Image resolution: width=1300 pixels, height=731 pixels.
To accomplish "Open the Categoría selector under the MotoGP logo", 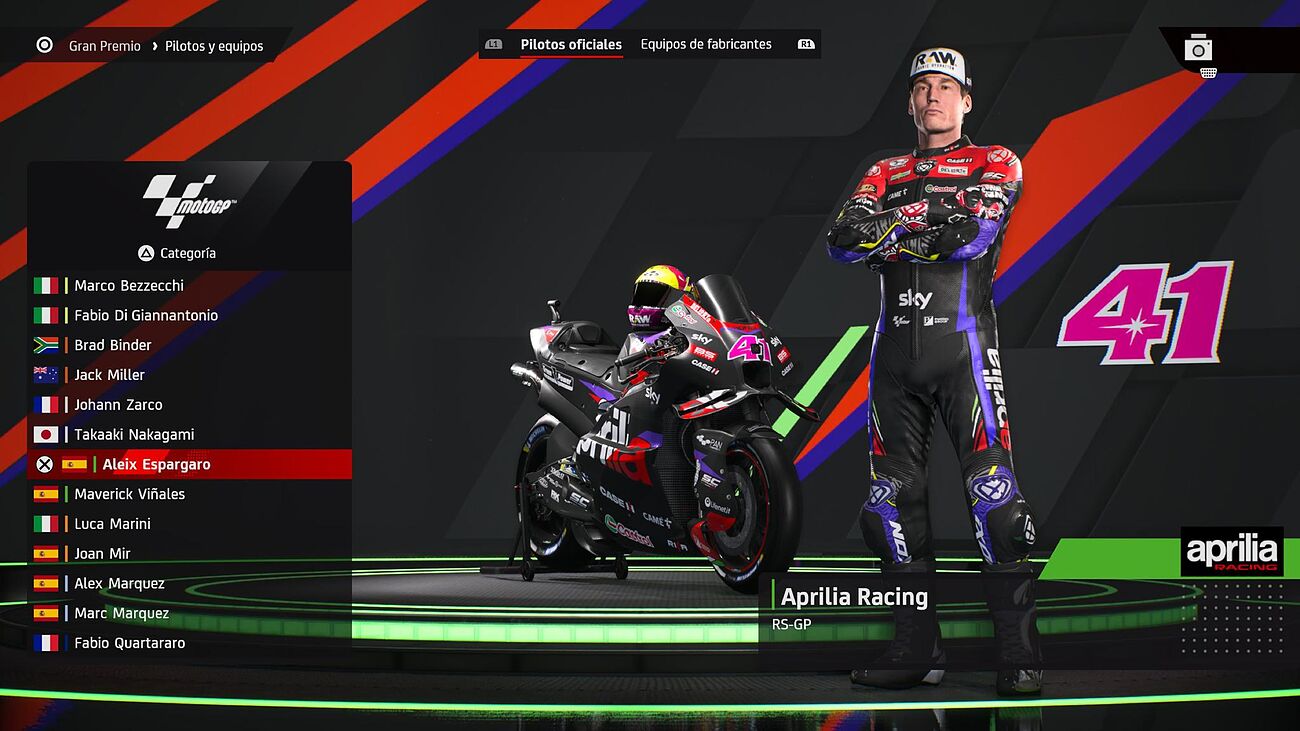I will (x=178, y=253).
